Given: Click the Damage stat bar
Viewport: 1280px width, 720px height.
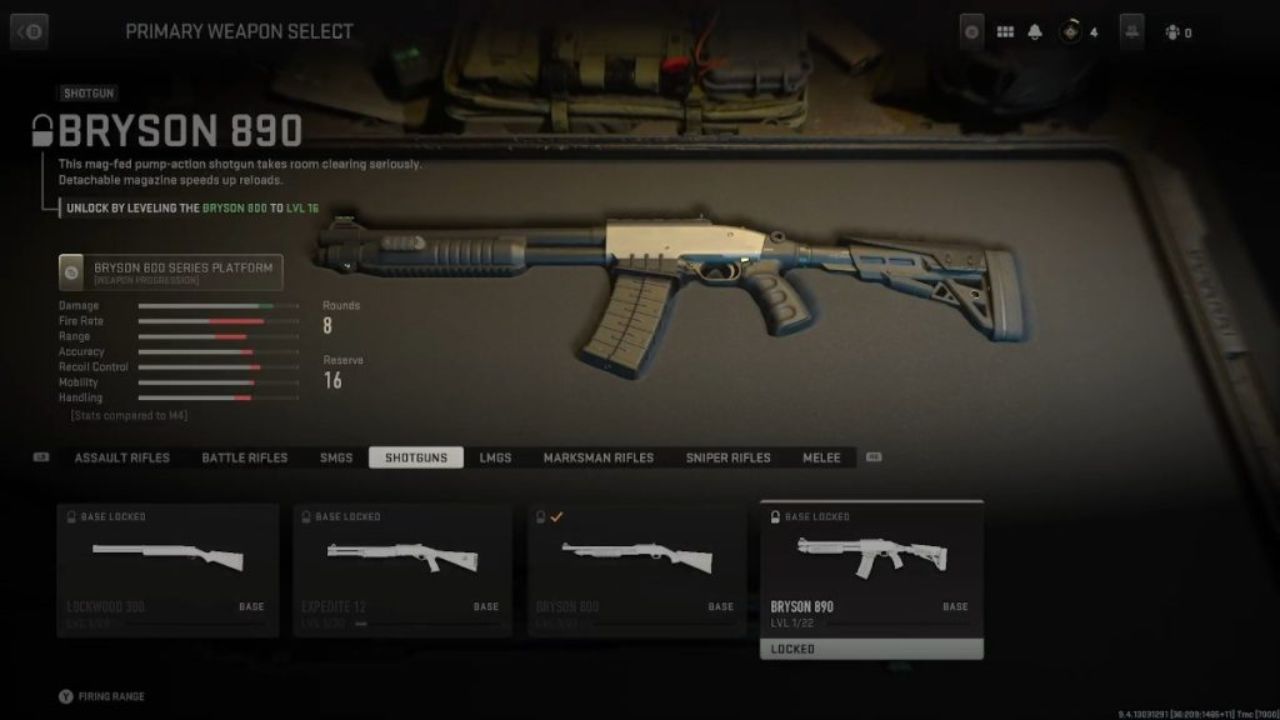Looking at the screenshot, I should (x=218, y=305).
